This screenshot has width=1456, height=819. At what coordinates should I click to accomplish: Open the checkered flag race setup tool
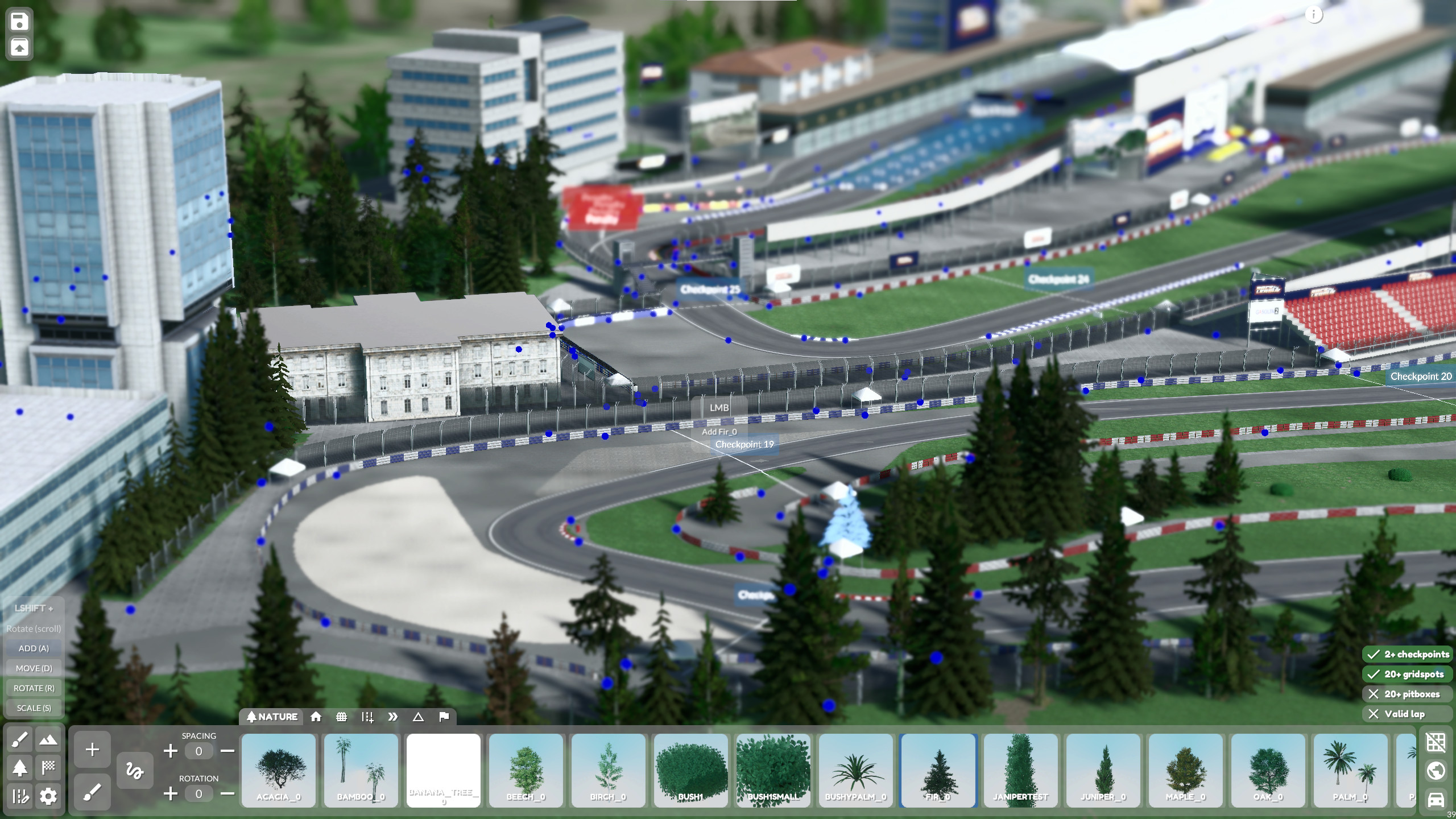coord(48,768)
